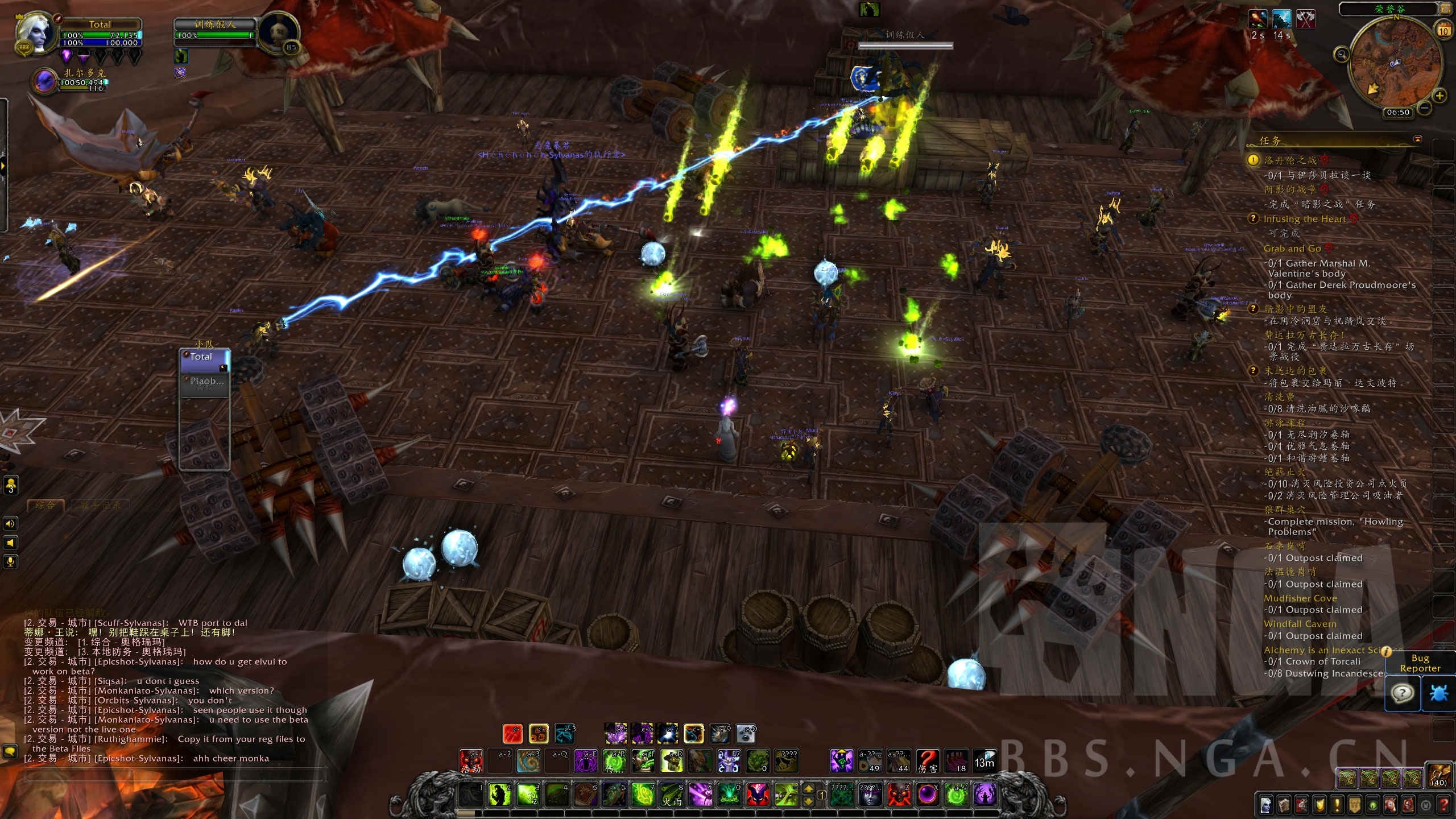Viewport: 1456px width, 819px height.
Task: Toggle the minimap tracking magnifier button
Action: point(1342,55)
